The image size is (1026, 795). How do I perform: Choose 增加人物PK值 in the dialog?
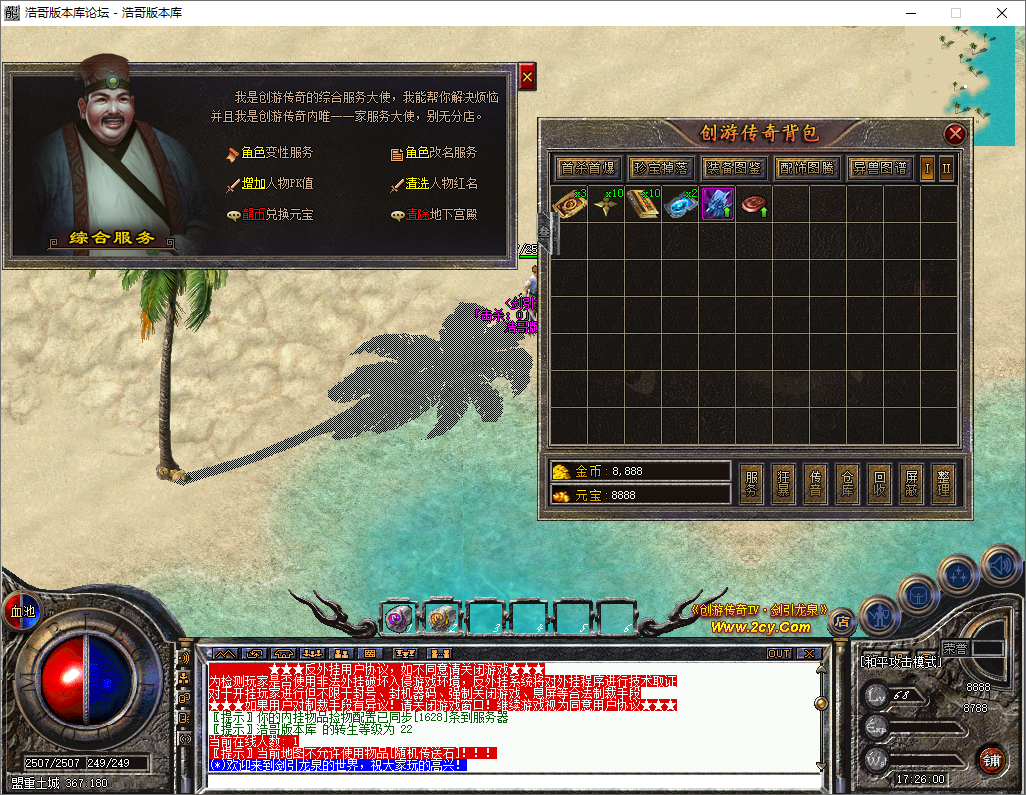276,184
